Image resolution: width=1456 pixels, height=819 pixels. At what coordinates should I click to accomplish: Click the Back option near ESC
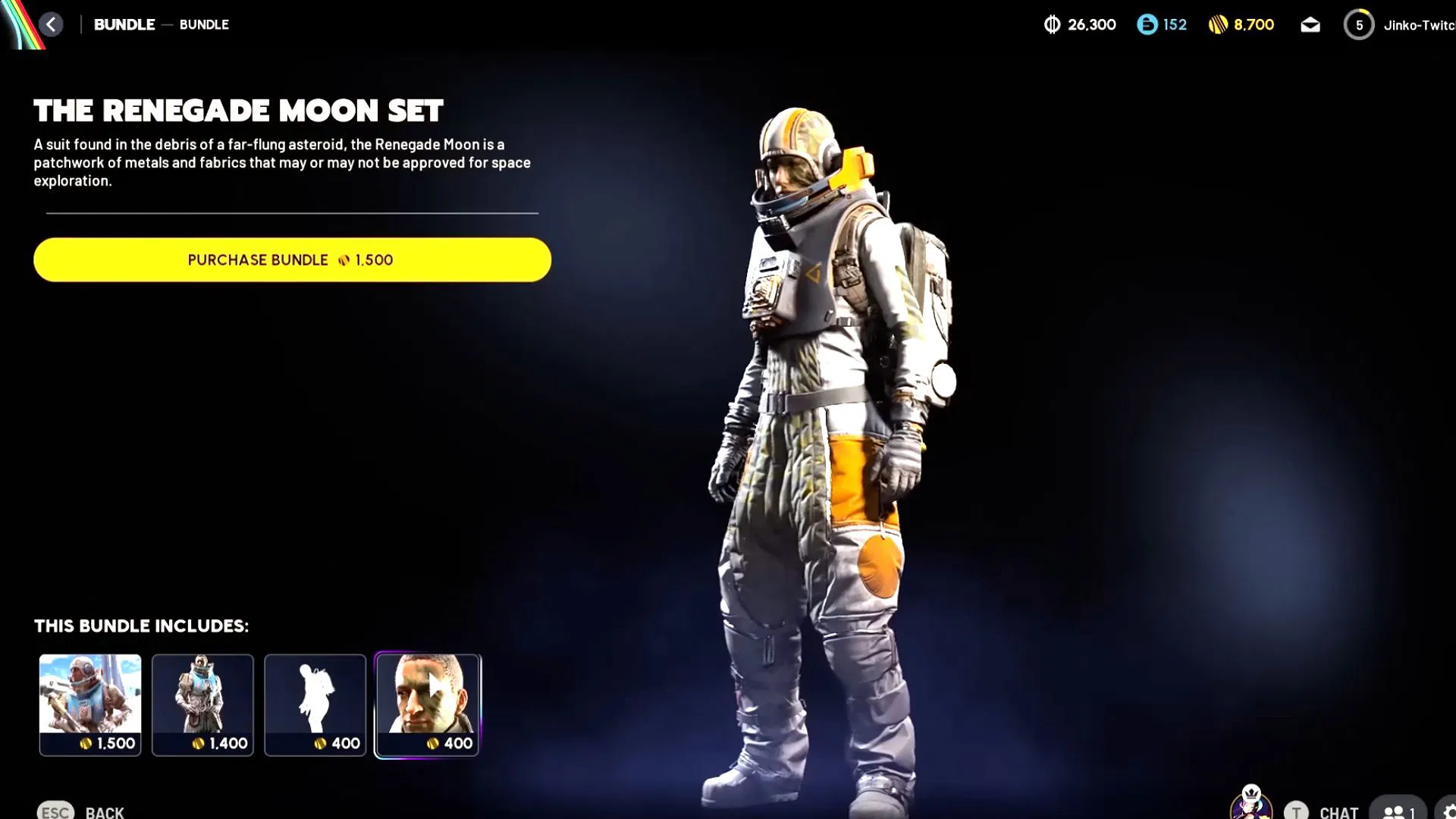point(104,811)
